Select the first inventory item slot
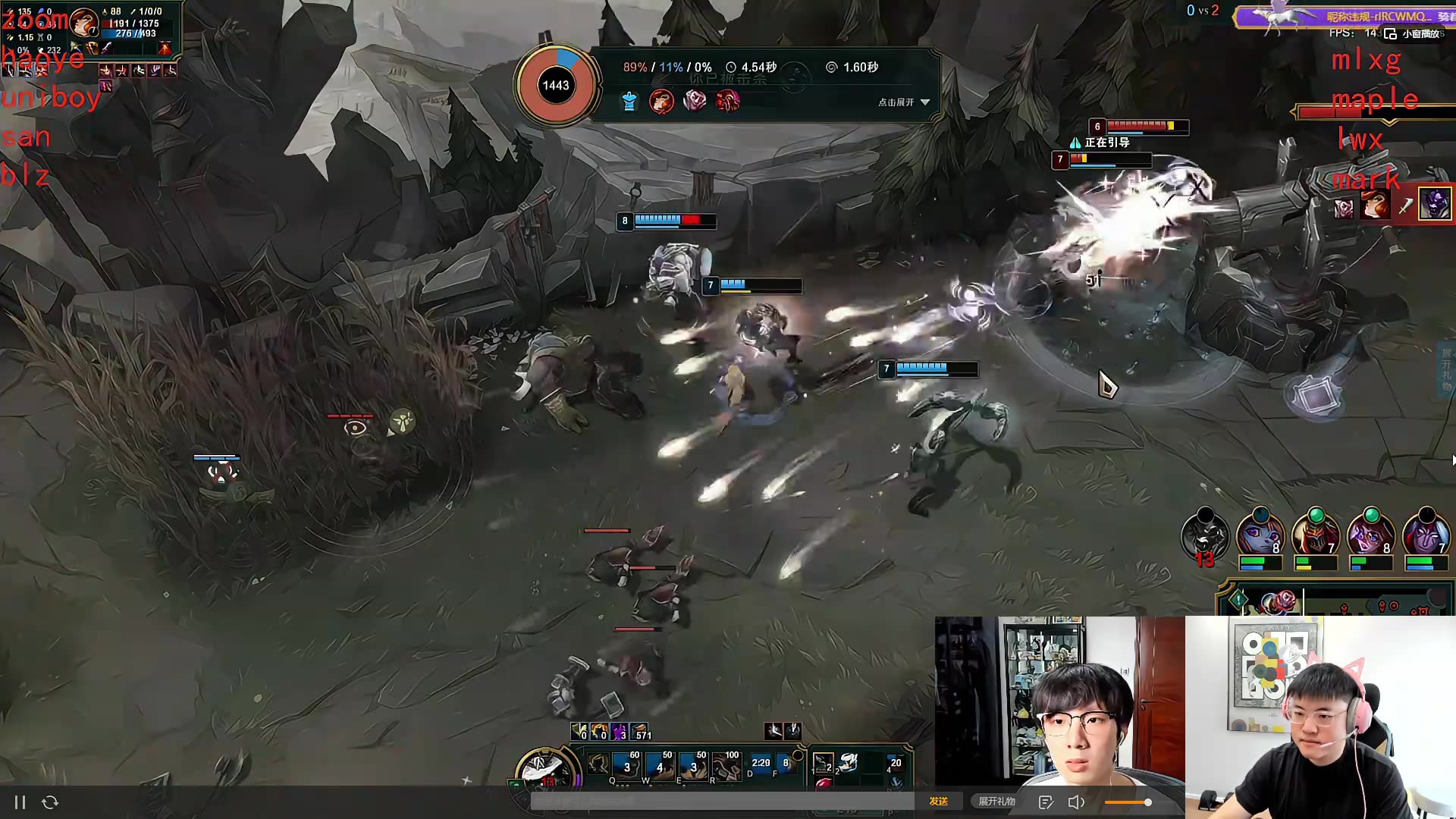Screen dimensions: 1456x819 [x=823, y=763]
